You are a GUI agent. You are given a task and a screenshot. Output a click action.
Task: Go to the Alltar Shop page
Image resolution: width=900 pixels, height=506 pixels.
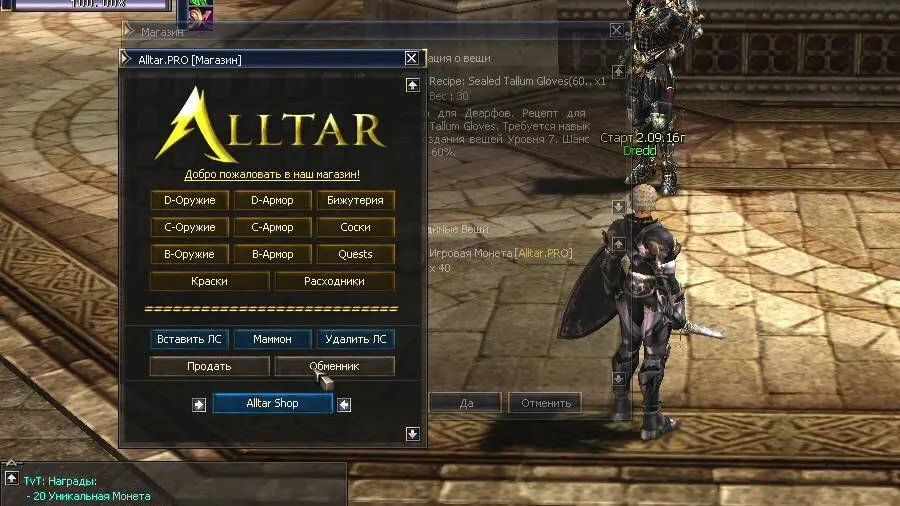[x=273, y=403]
